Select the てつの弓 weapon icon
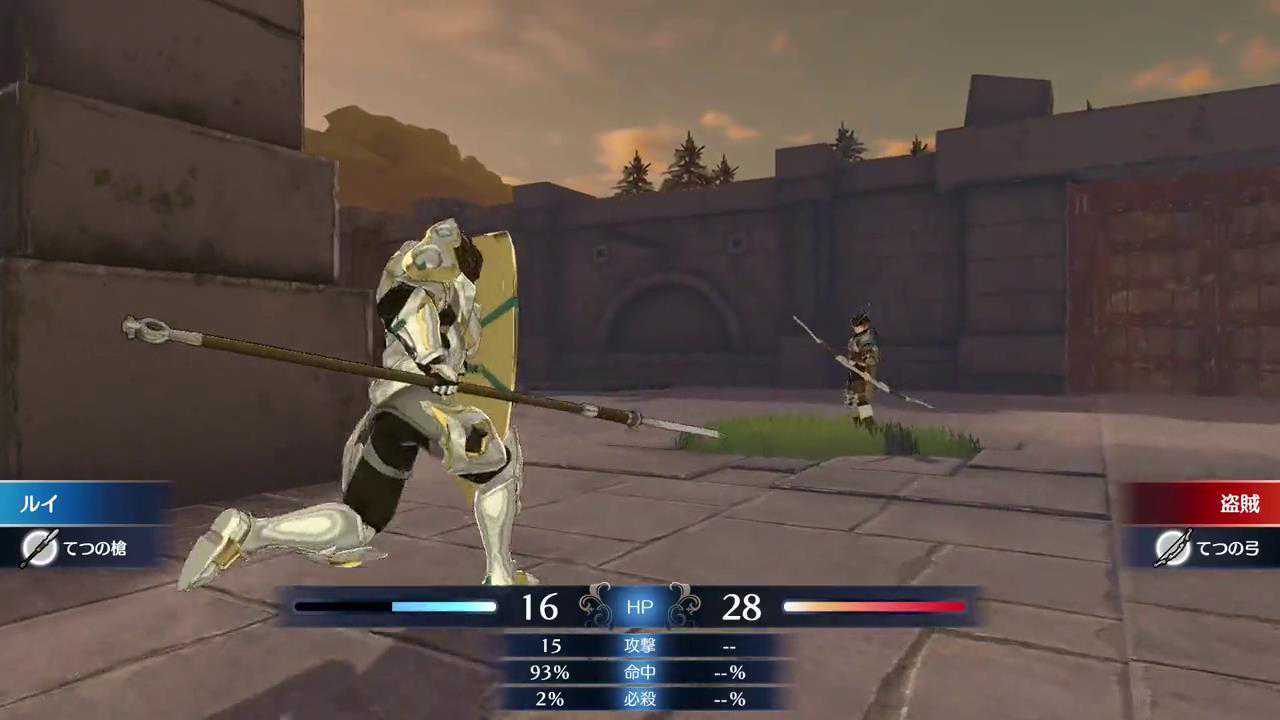1280x720 pixels. click(1171, 548)
